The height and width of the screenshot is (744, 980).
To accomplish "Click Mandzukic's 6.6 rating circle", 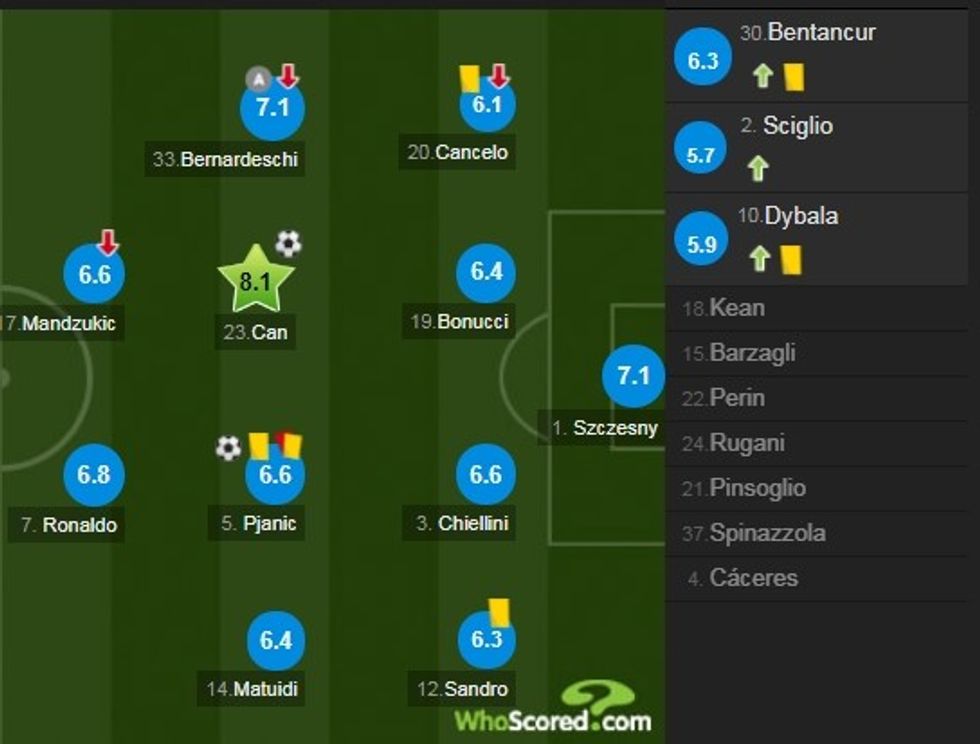I will [94, 274].
